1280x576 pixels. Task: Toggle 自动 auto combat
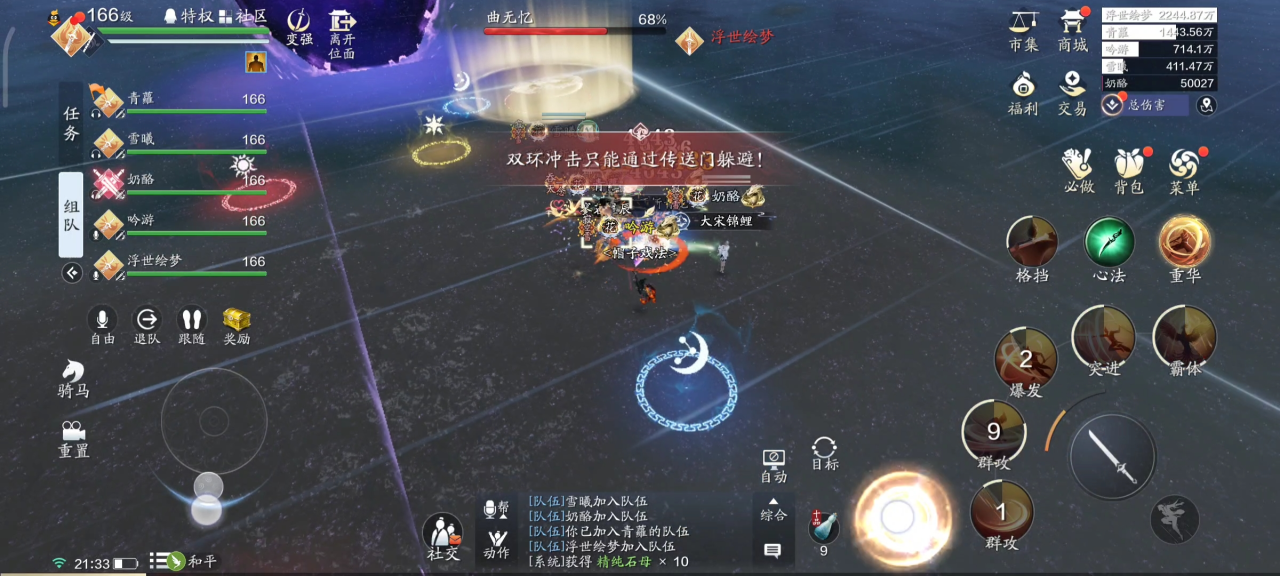tap(773, 464)
